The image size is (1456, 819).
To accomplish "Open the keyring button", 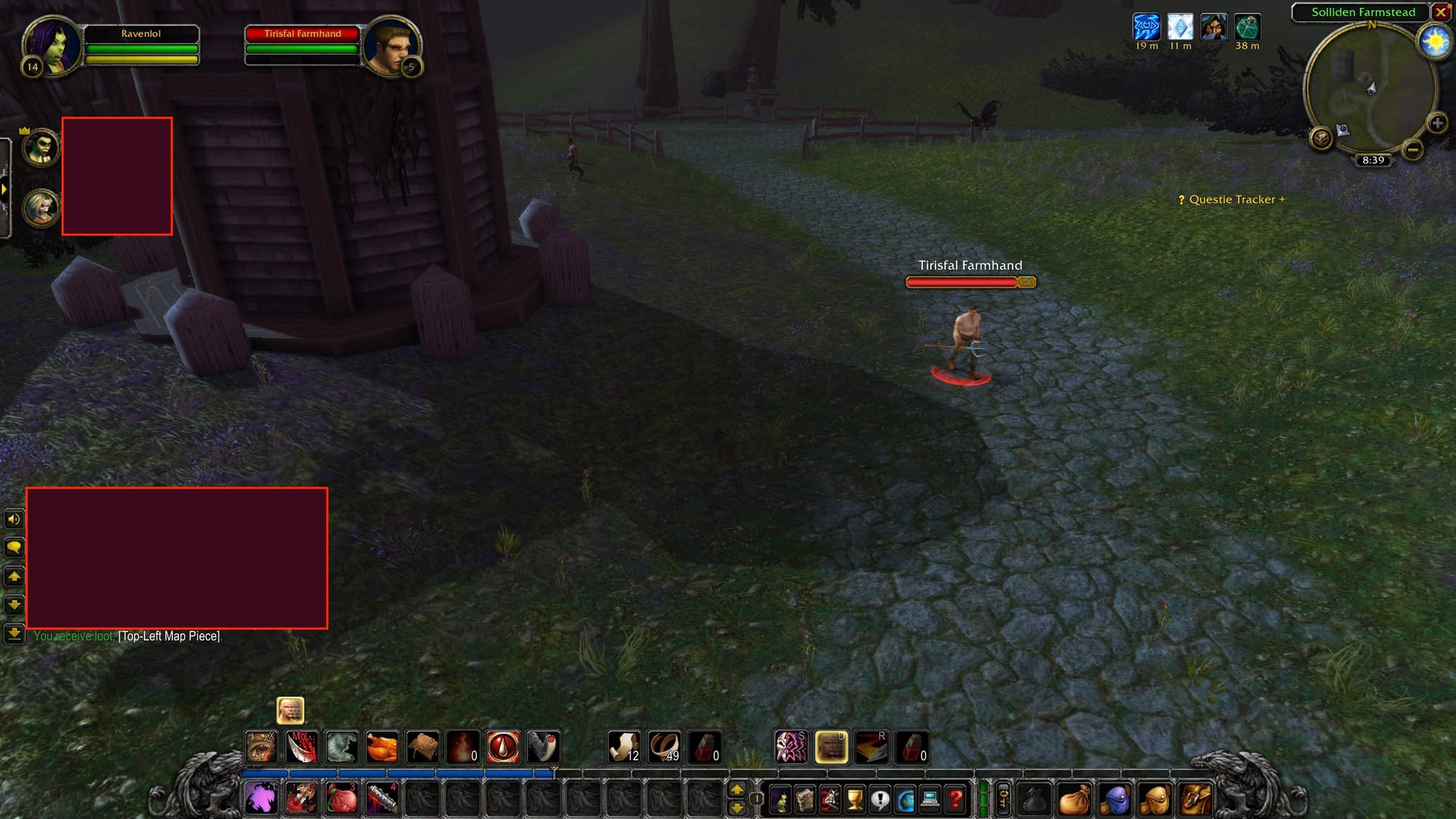I will pyautogui.click(x=1003, y=799).
